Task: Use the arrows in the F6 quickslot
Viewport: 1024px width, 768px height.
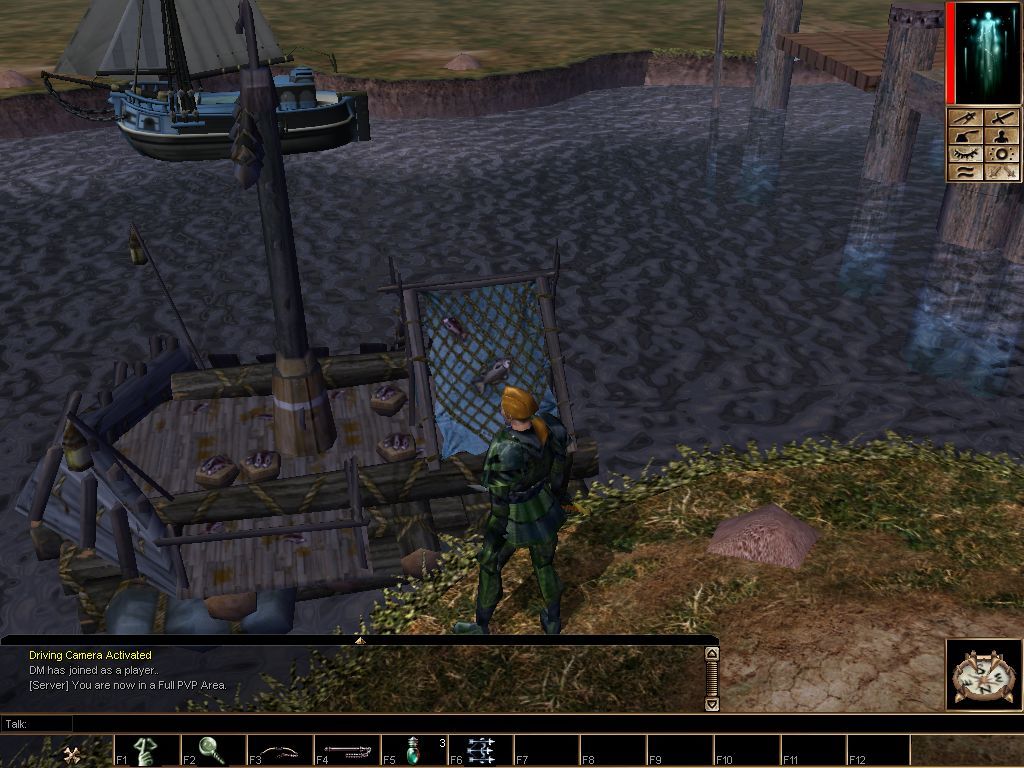Action: (x=480, y=751)
